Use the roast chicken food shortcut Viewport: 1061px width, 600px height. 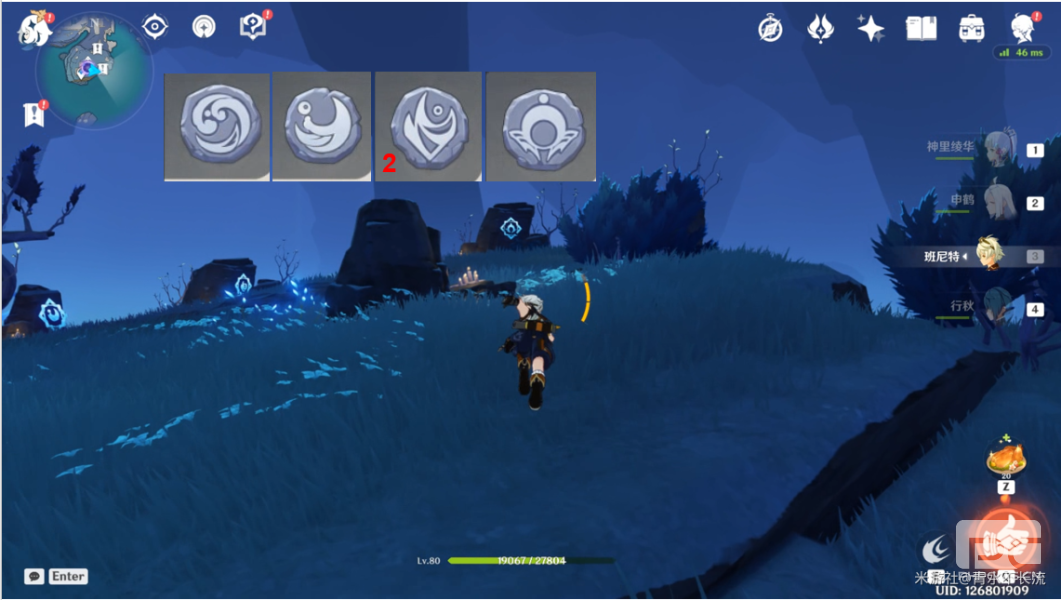(1006, 458)
